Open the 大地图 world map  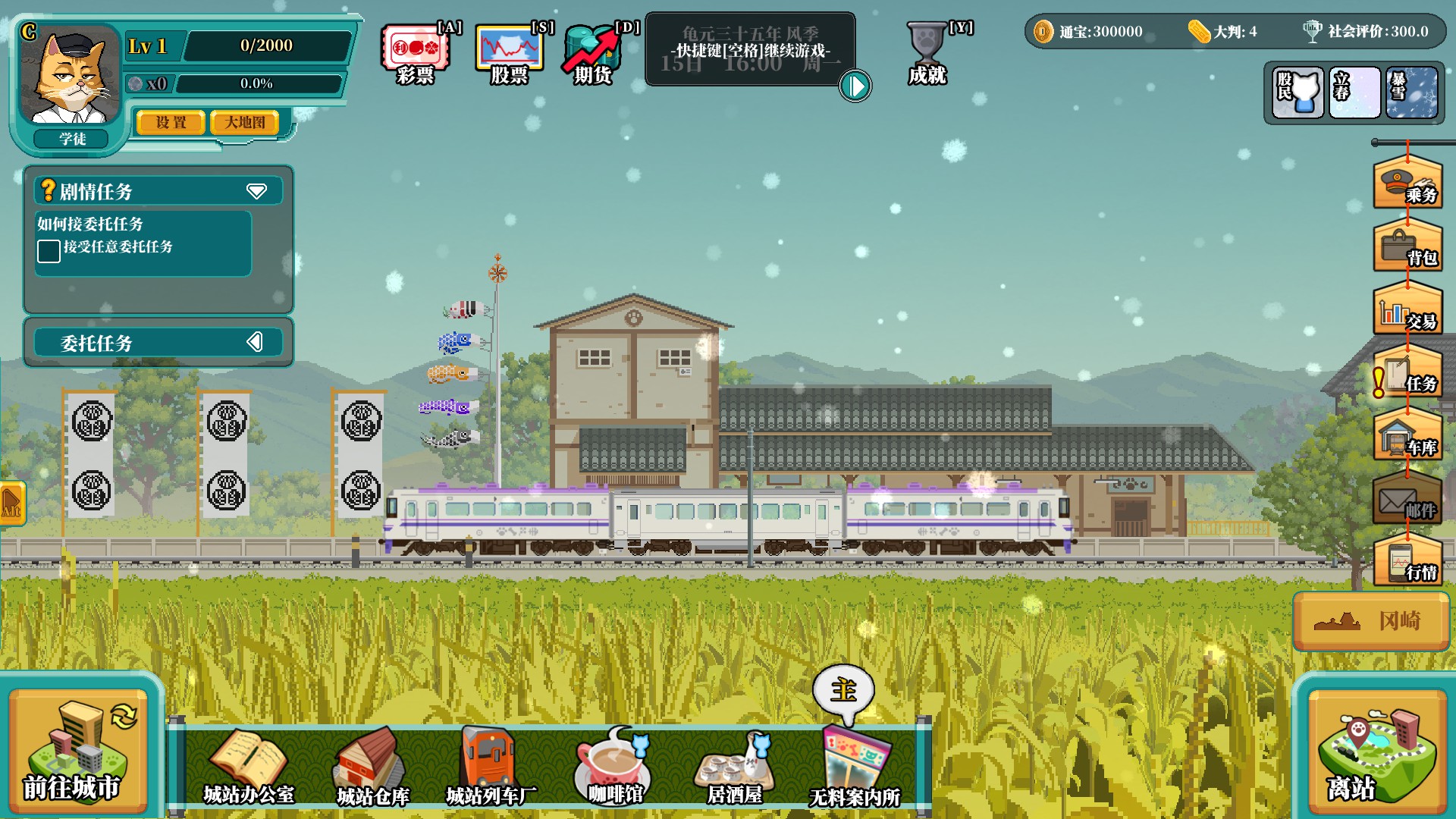click(x=244, y=123)
